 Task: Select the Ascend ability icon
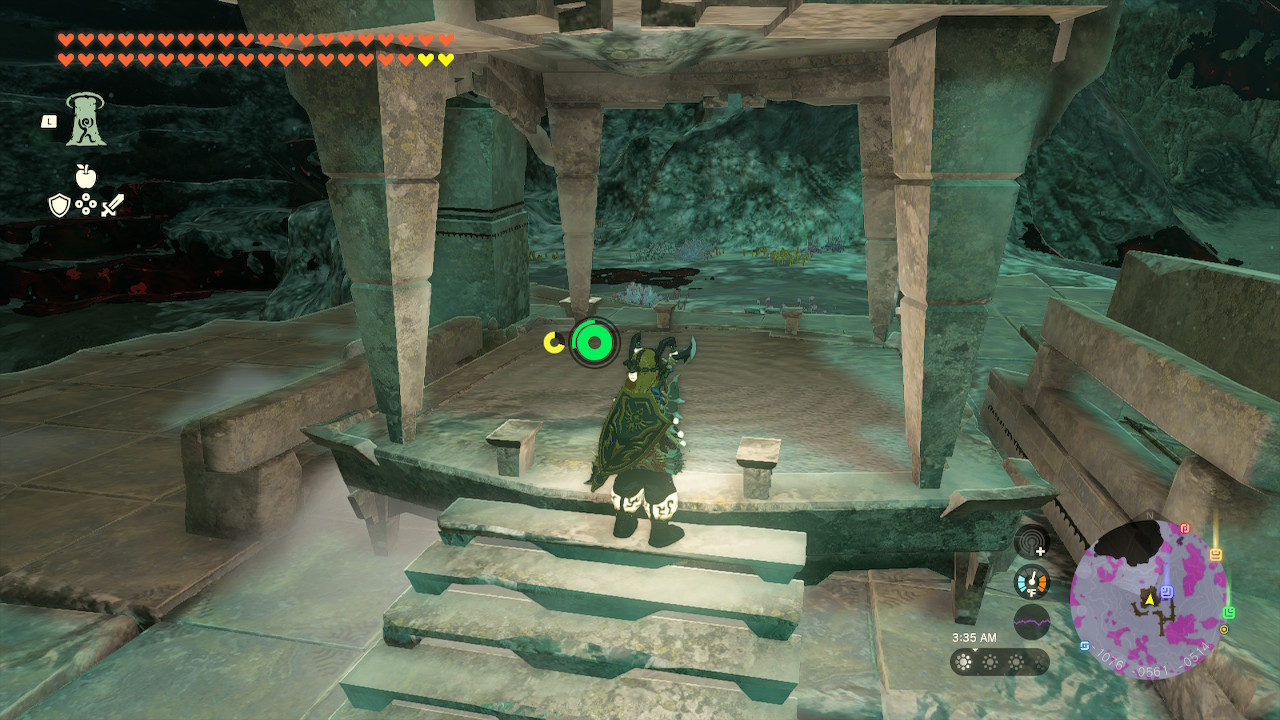pos(86,120)
